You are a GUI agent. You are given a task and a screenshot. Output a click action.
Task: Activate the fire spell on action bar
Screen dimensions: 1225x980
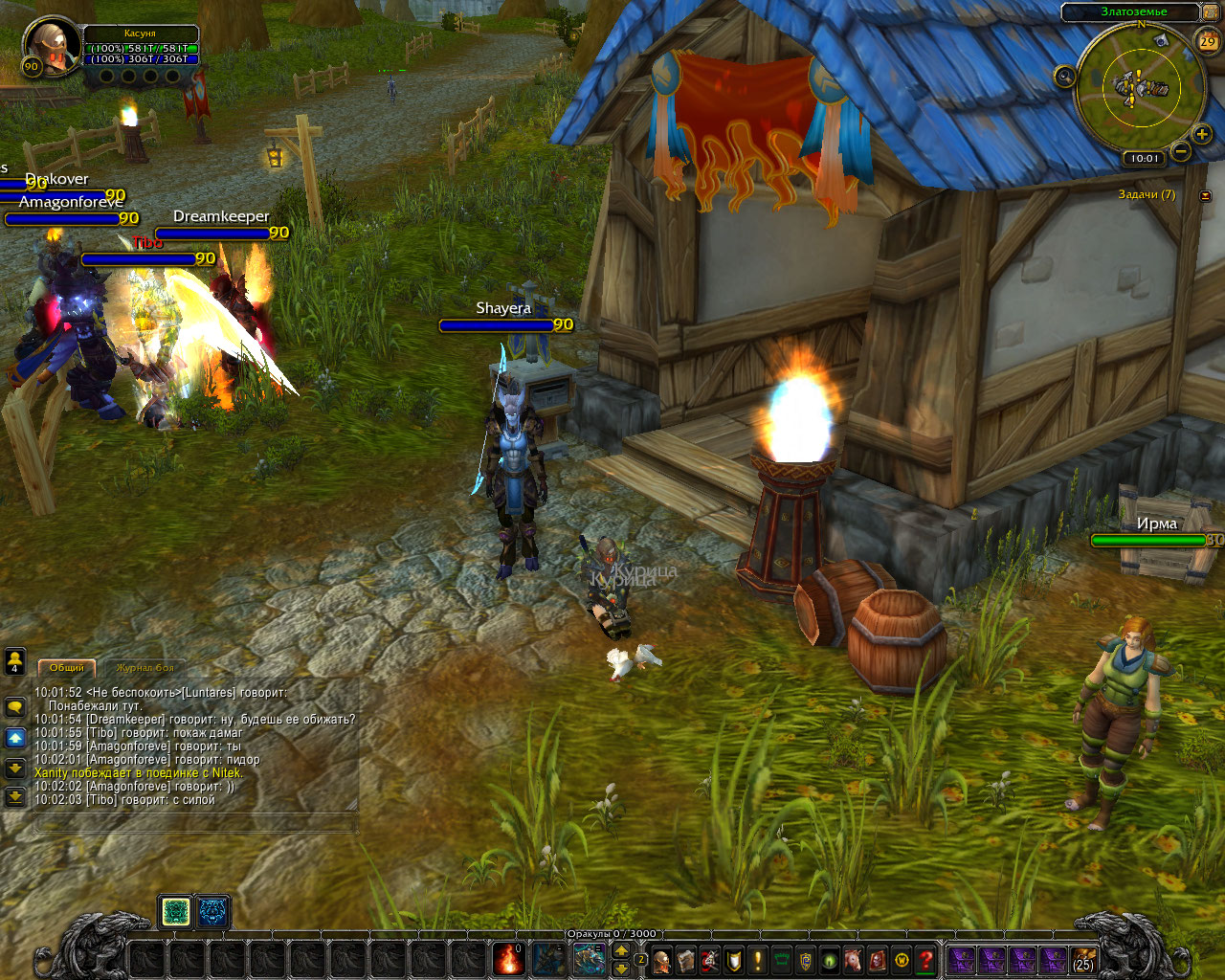(508, 958)
